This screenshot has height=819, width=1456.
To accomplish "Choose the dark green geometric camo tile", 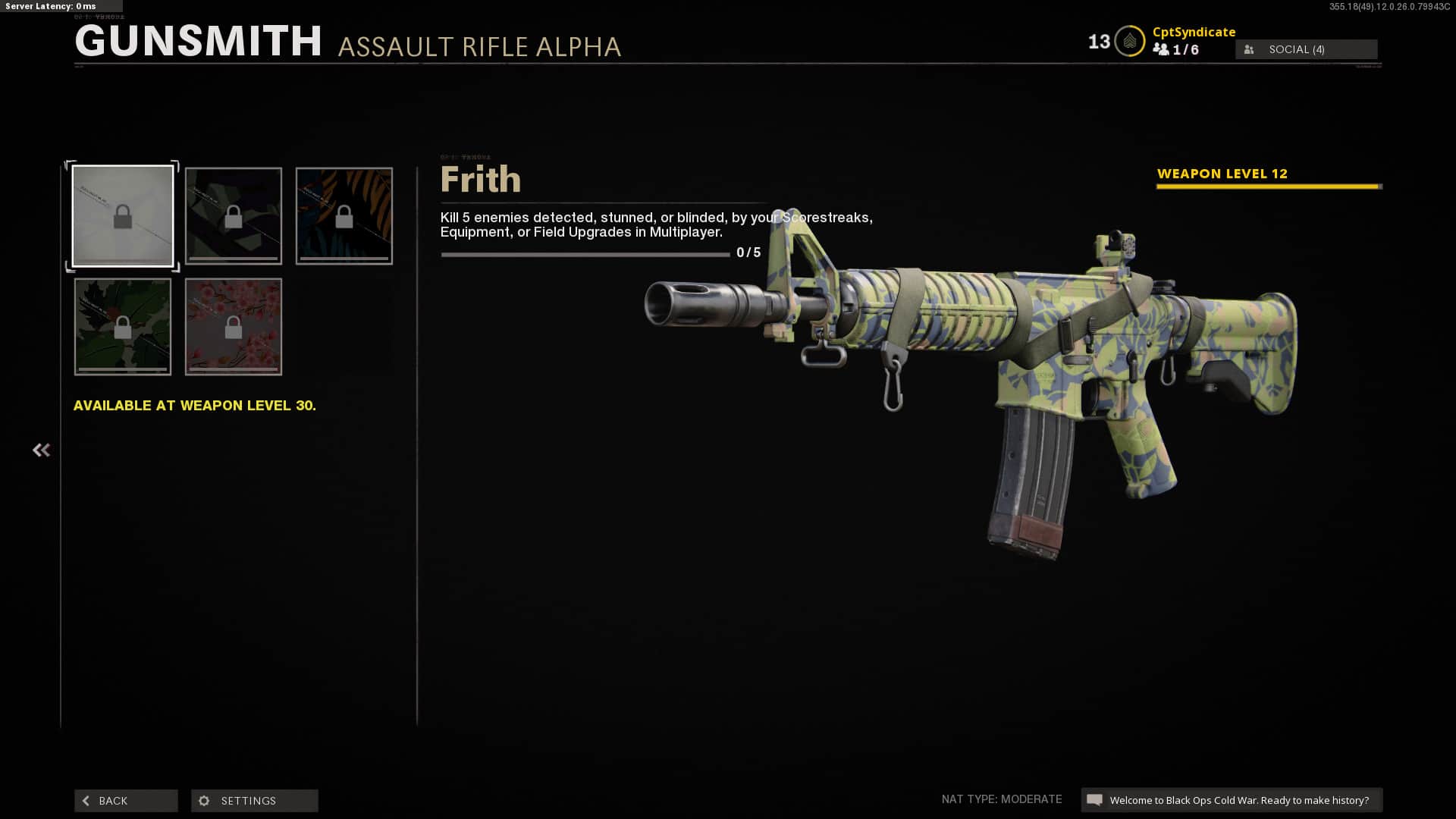I will (x=234, y=216).
